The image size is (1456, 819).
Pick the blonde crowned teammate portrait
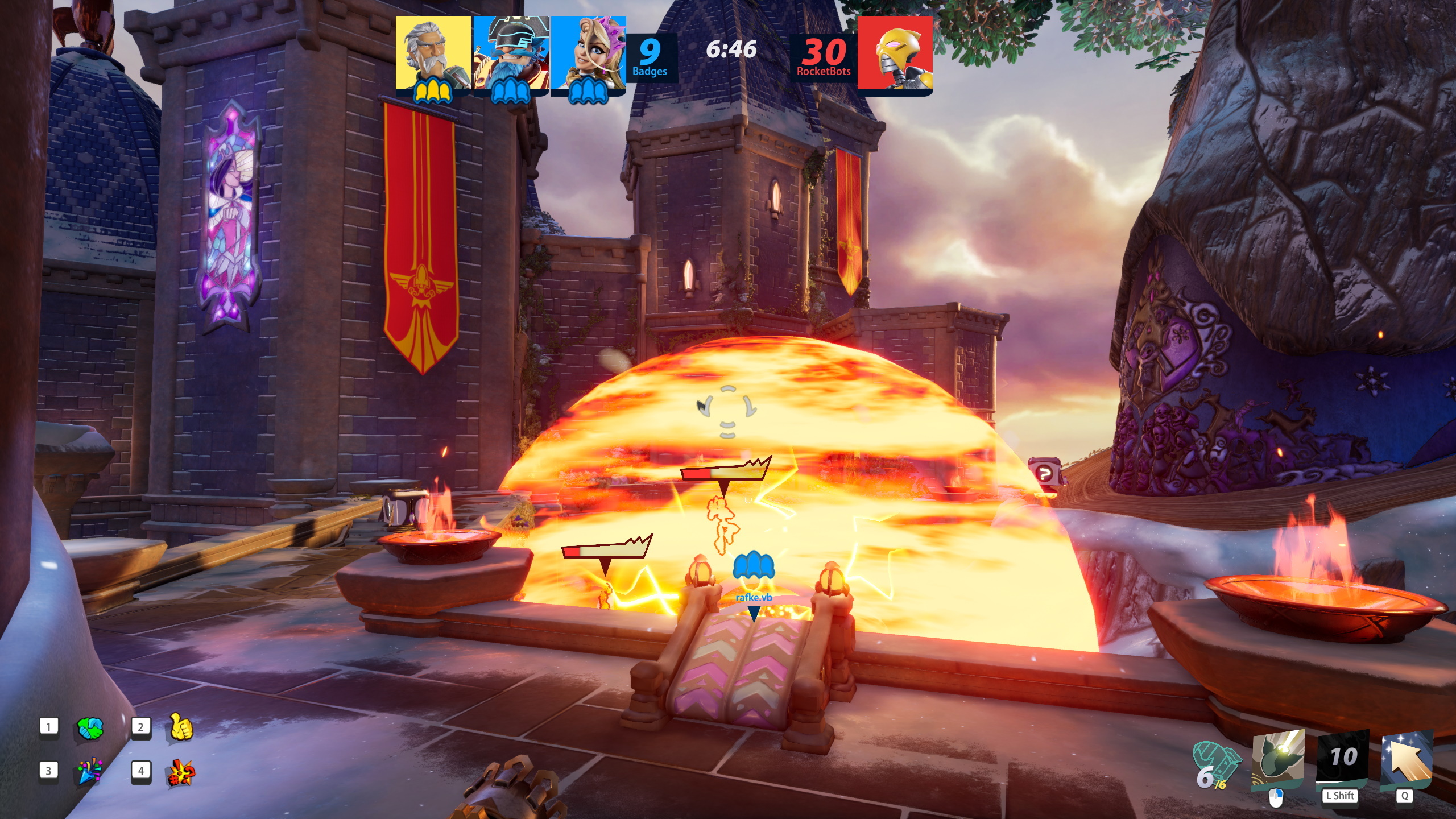(588, 53)
